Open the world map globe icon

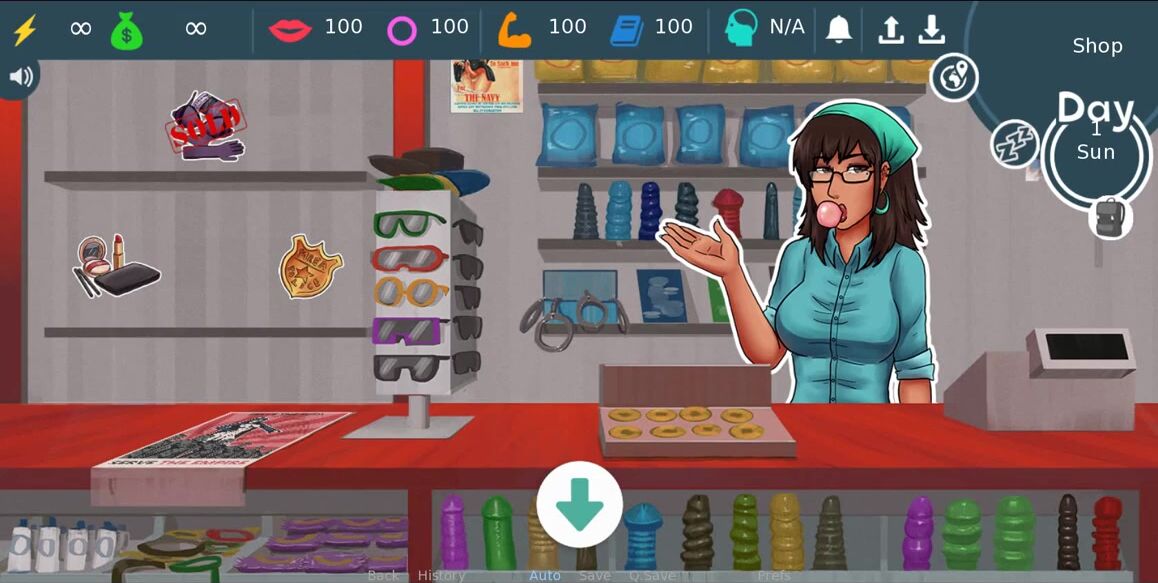click(954, 78)
